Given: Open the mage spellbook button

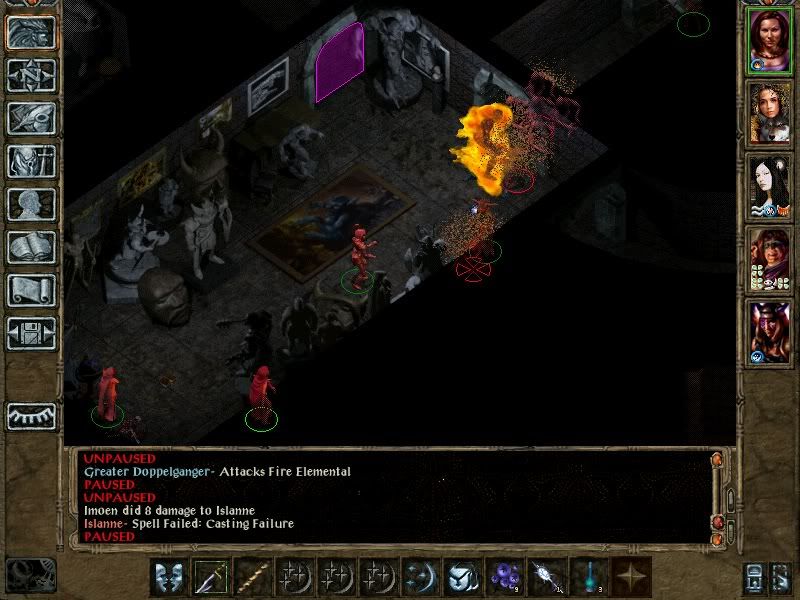Looking at the screenshot, I should click(x=31, y=247).
